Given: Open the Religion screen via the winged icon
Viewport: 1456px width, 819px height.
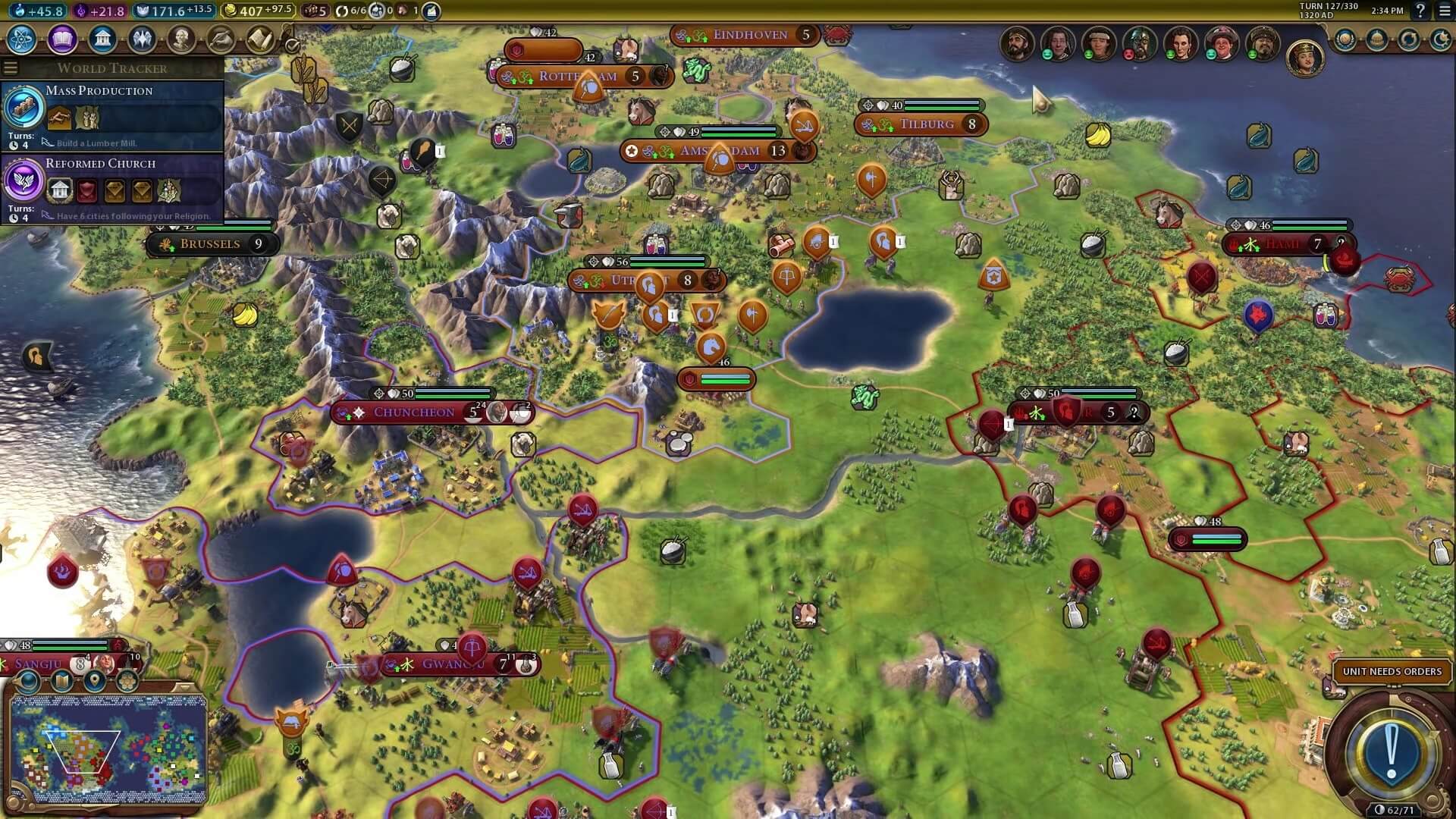Looking at the screenshot, I should (x=142, y=39).
